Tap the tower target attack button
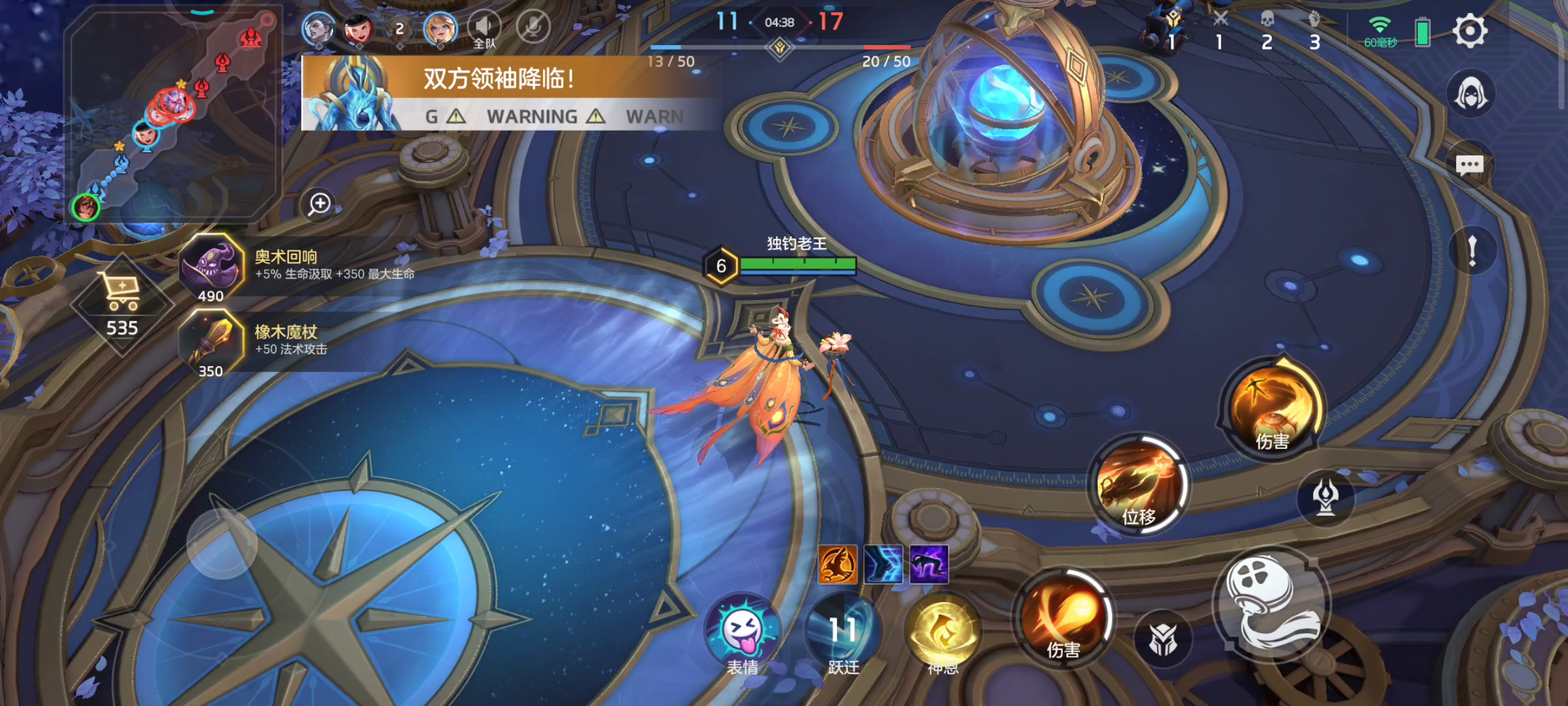 1326,497
